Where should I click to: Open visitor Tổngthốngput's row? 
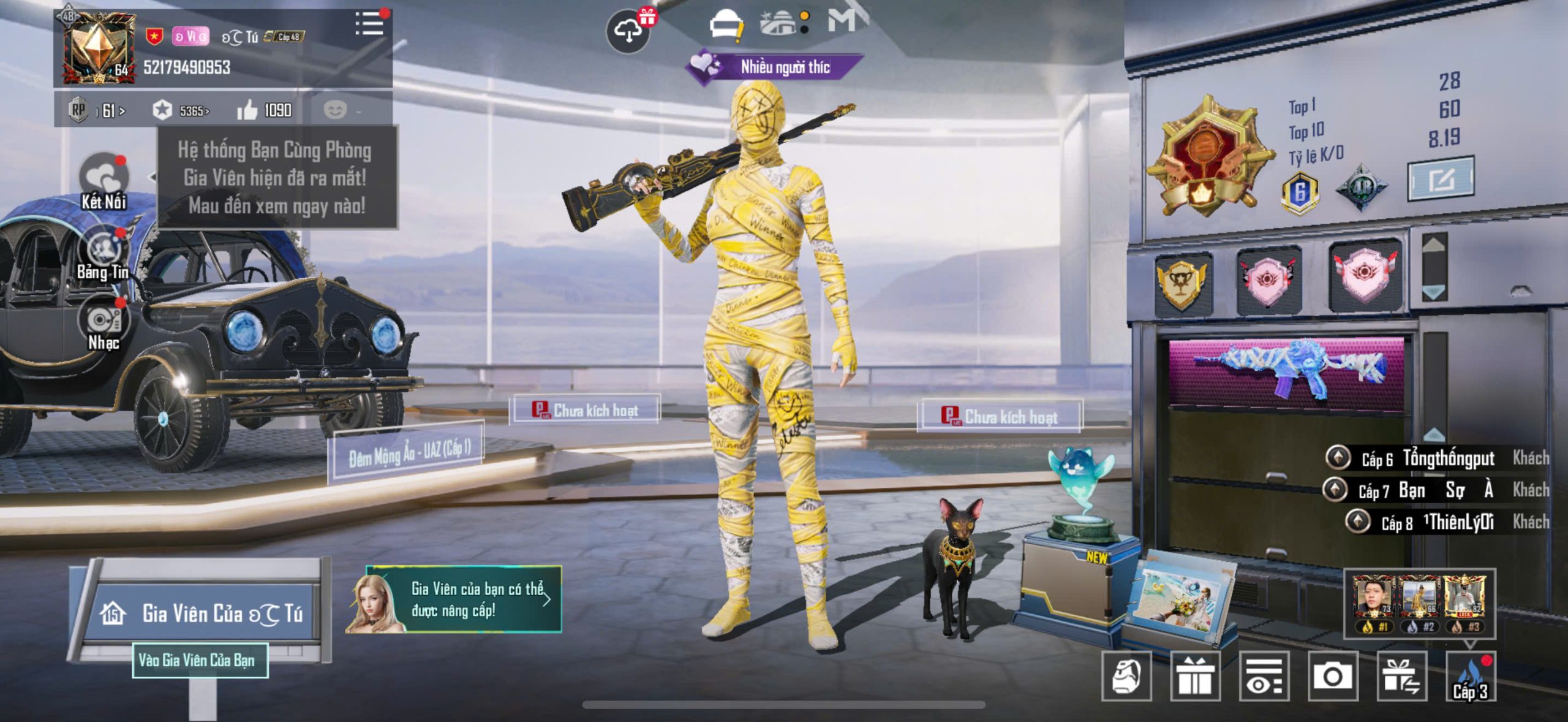[x=1437, y=458]
